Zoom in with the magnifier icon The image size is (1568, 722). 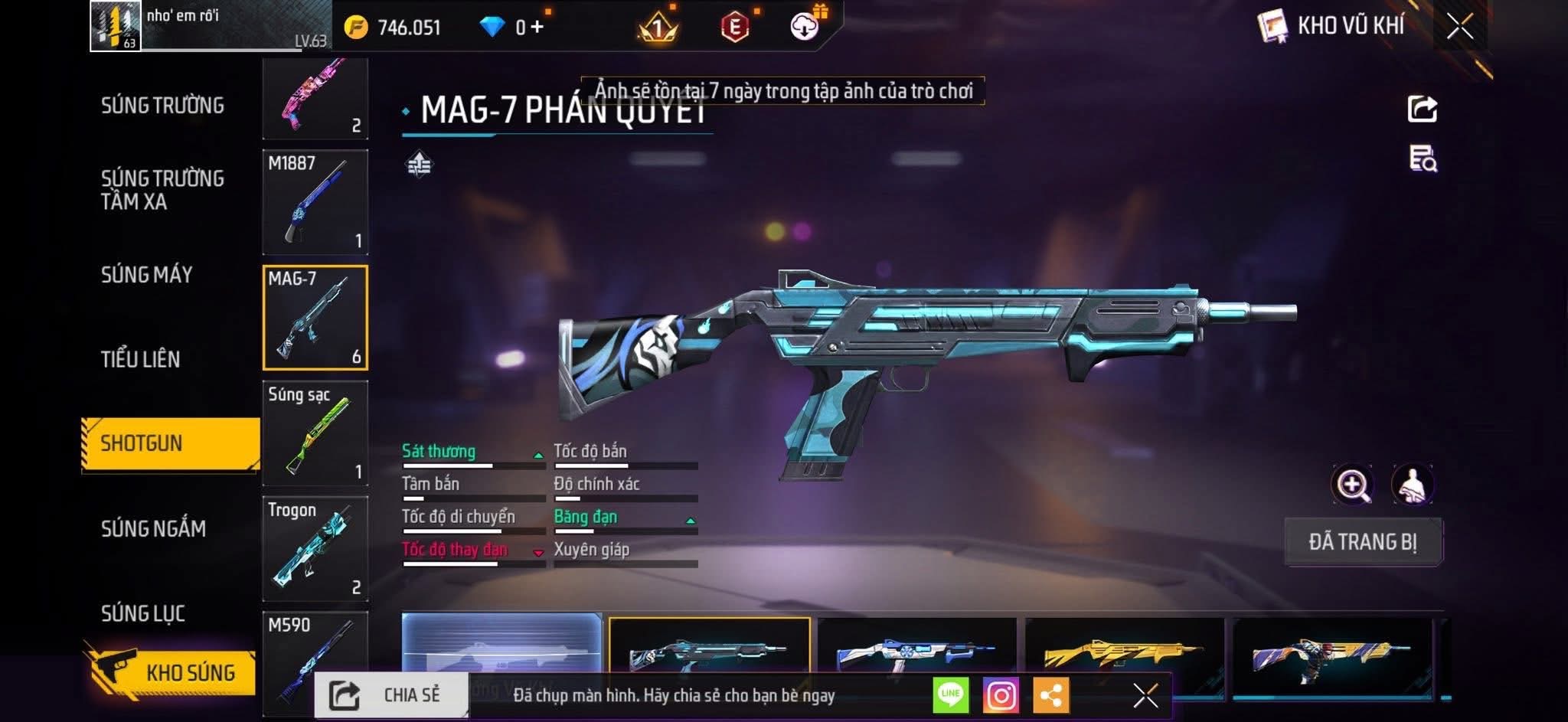pos(1352,485)
